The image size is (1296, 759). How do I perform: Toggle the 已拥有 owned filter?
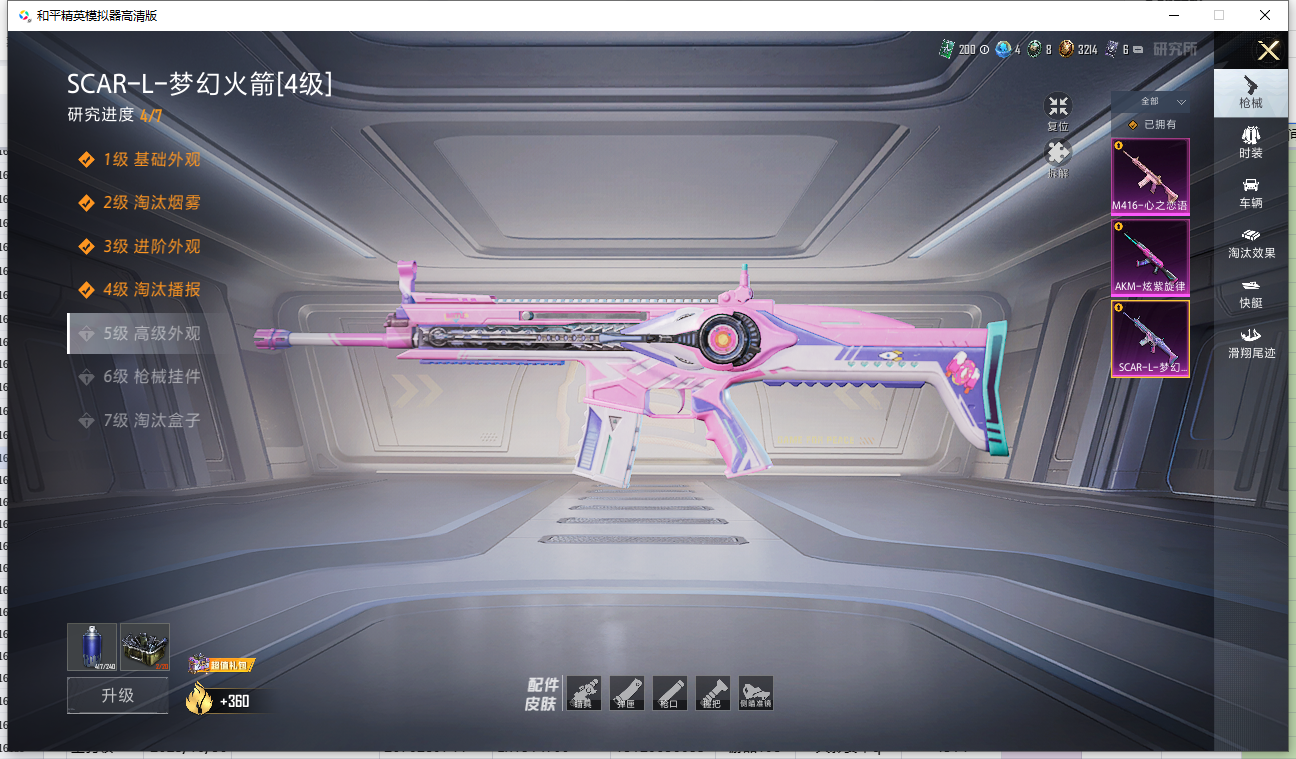point(1151,125)
